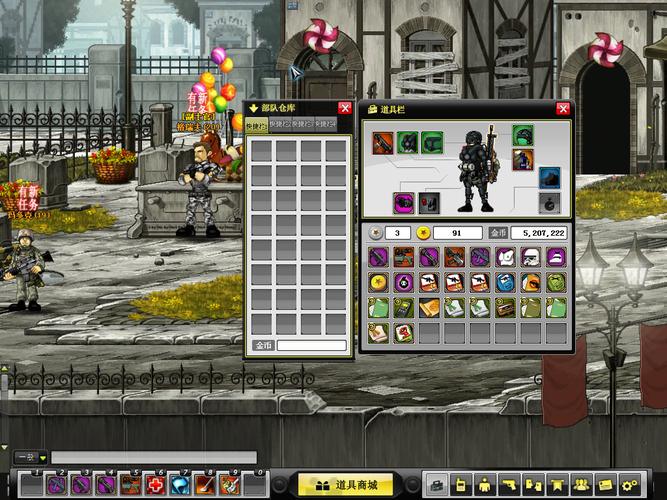
Task: Click the equipped rifle weapon slot
Action: pos(384,142)
